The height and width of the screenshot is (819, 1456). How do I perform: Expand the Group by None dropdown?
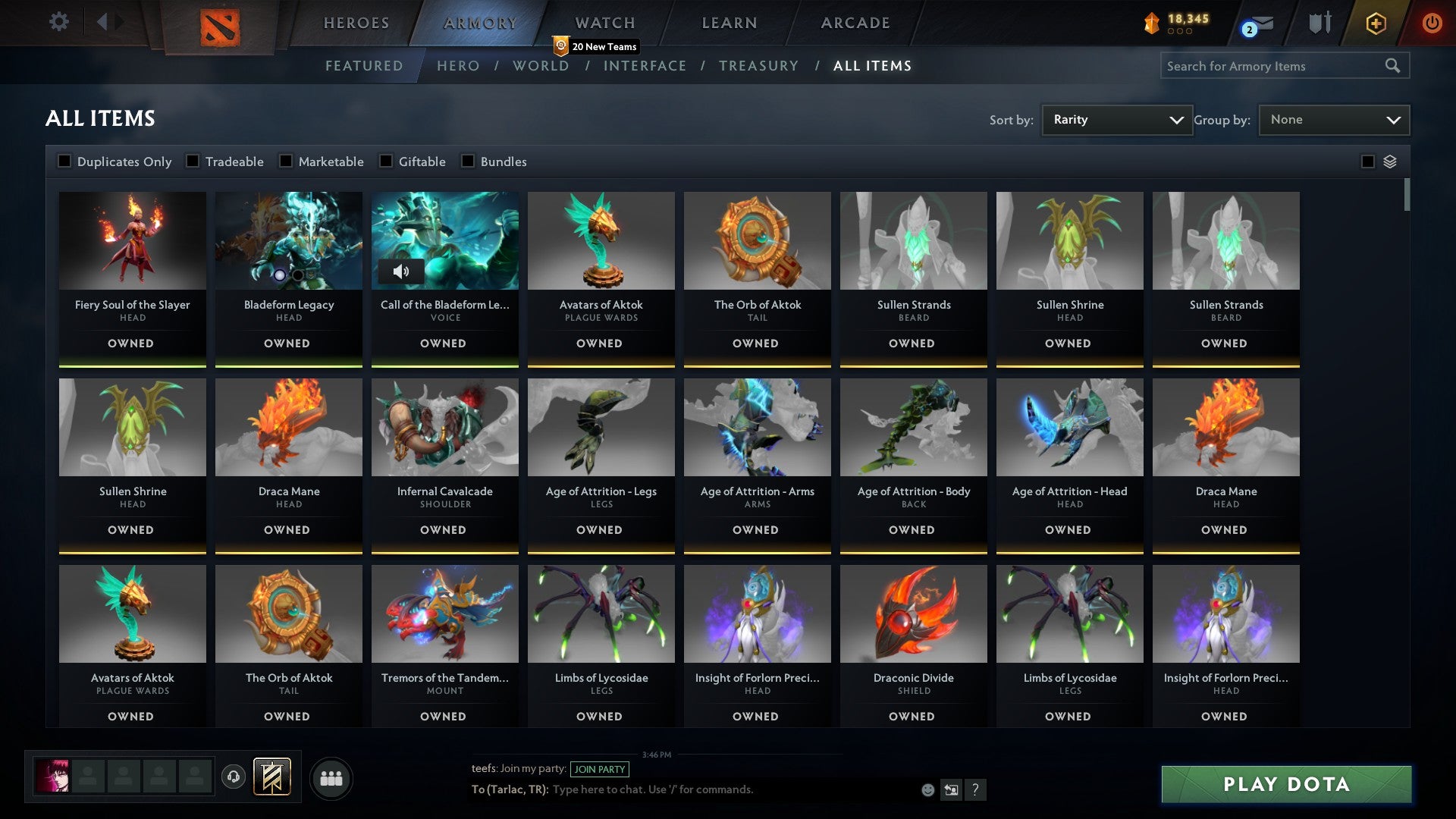pyautogui.click(x=1334, y=119)
